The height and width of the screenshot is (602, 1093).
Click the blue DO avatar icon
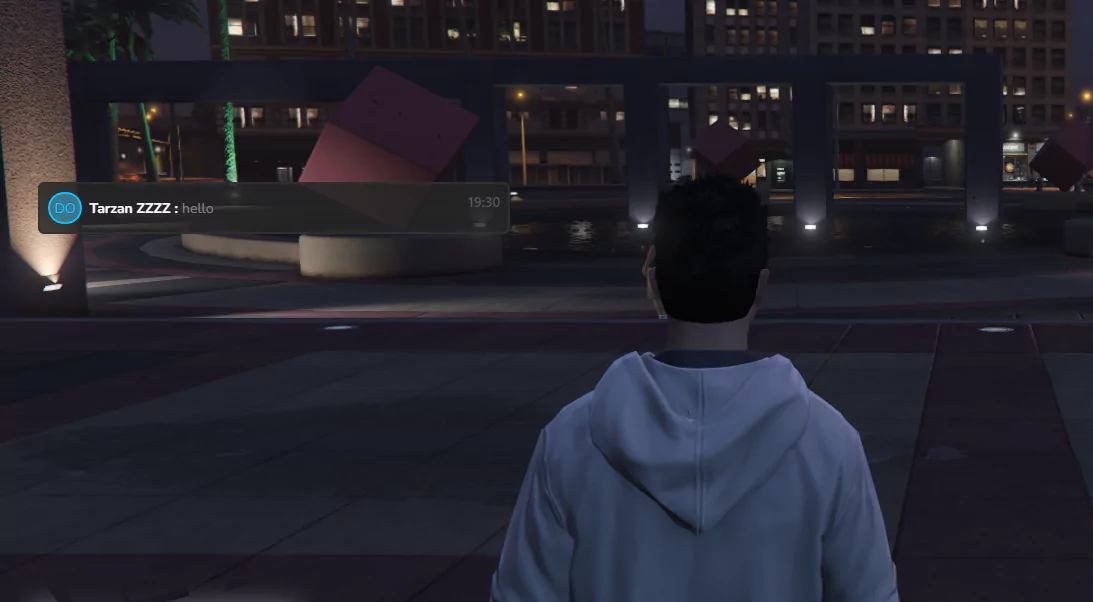tap(65, 208)
